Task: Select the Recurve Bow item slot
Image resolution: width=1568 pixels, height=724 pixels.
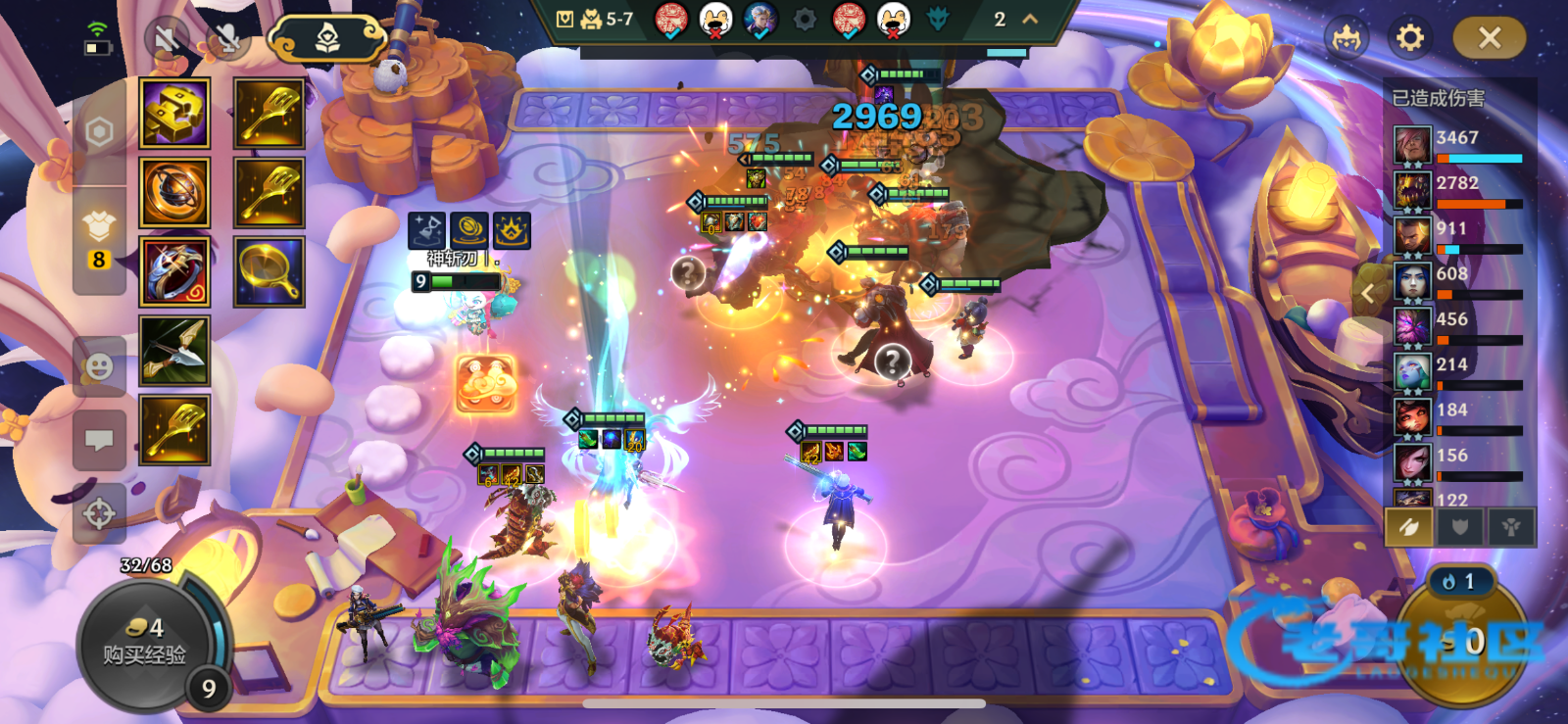Action: 174,351
